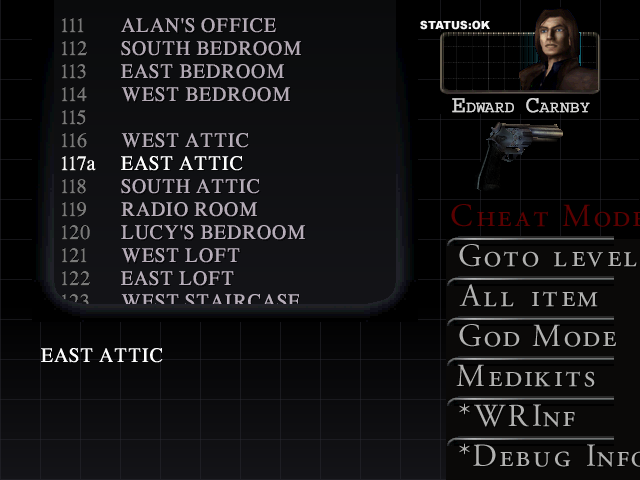Select the East Loft level

pos(177,278)
